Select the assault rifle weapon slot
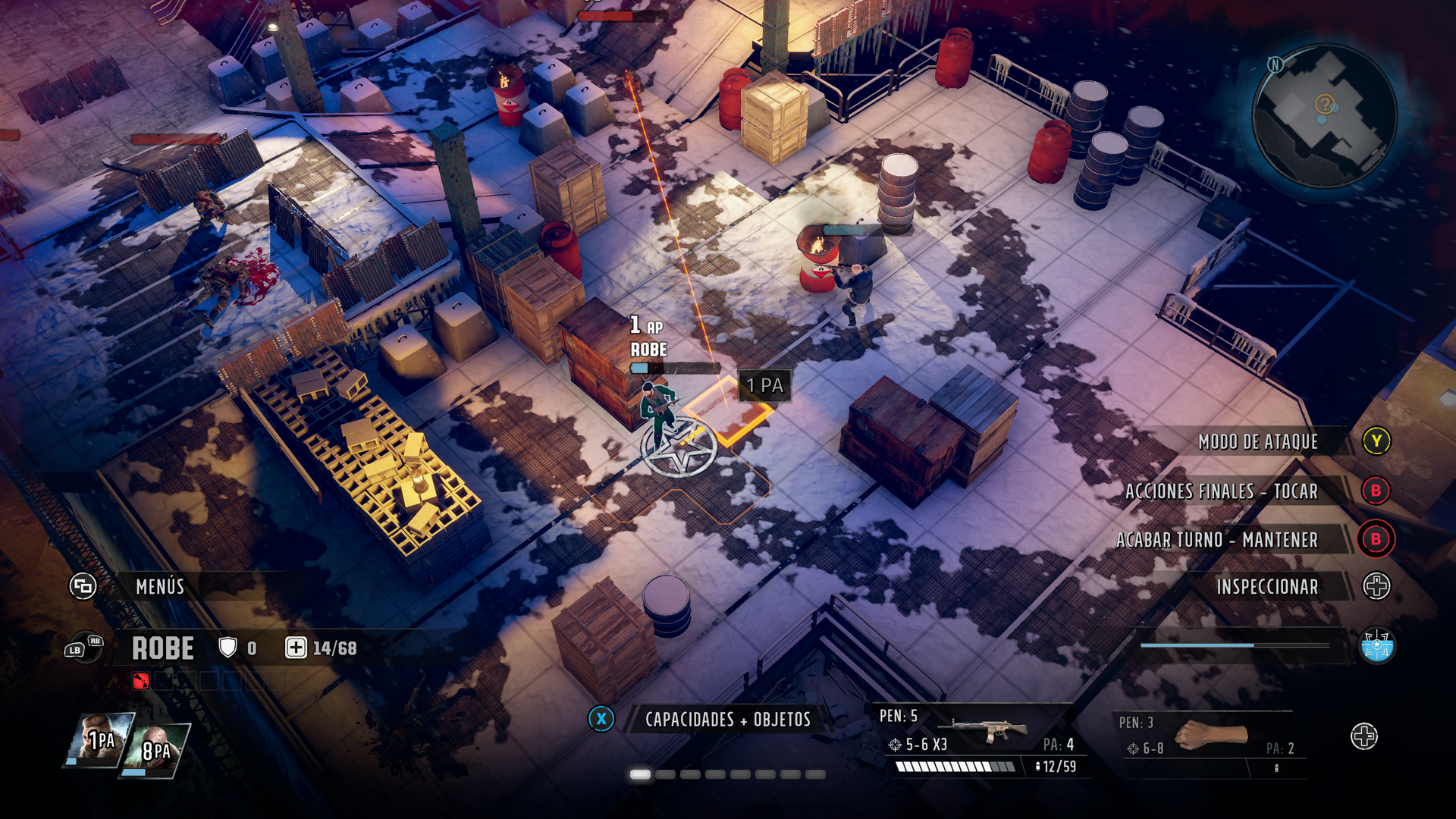The height and width of the screenshot is (819, 1456). click(x=984, y=730)
